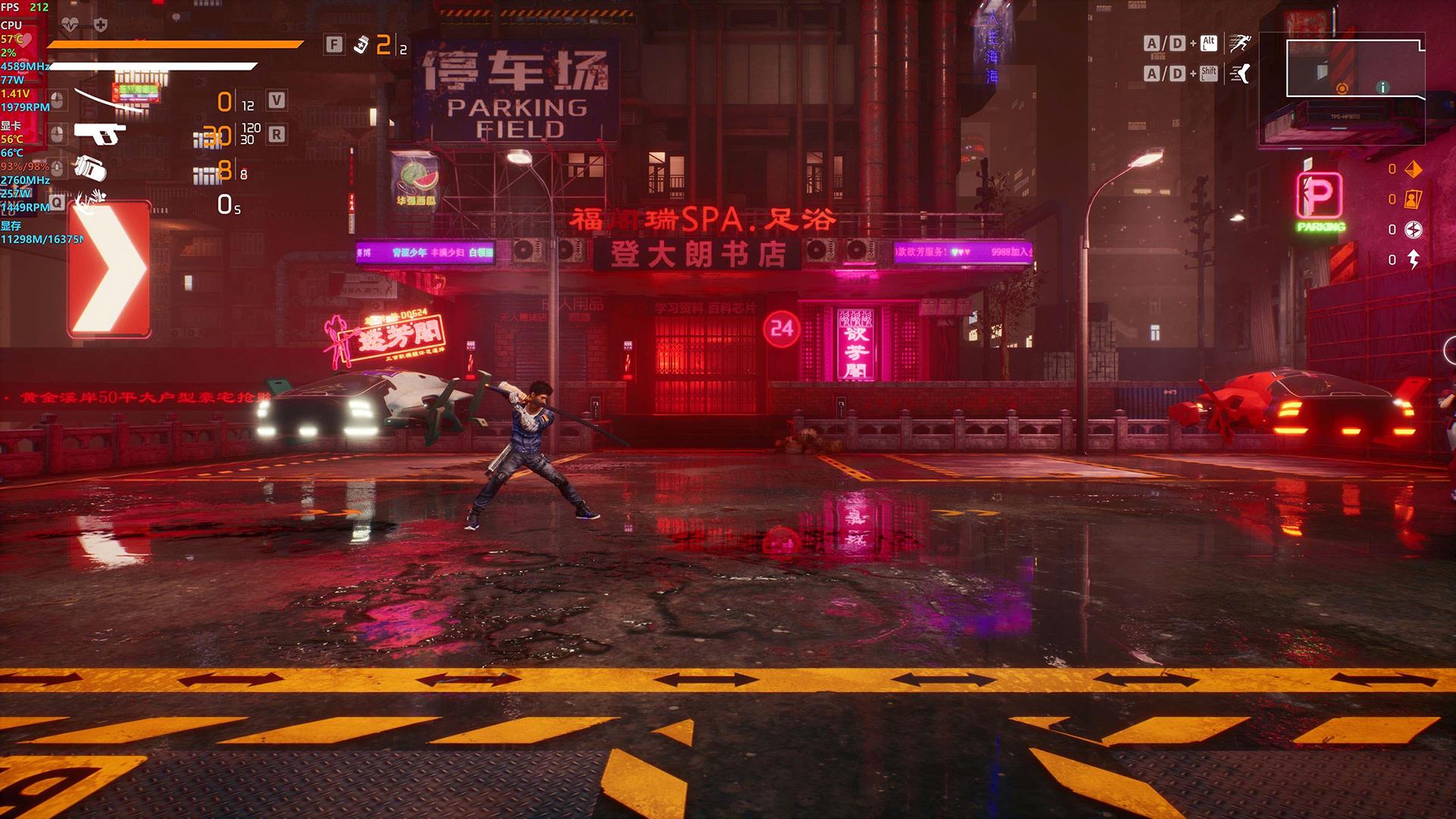Screen dimensions: 1456x819
Task: Click the lightning energy currency icon
Action: [1414, 258]
